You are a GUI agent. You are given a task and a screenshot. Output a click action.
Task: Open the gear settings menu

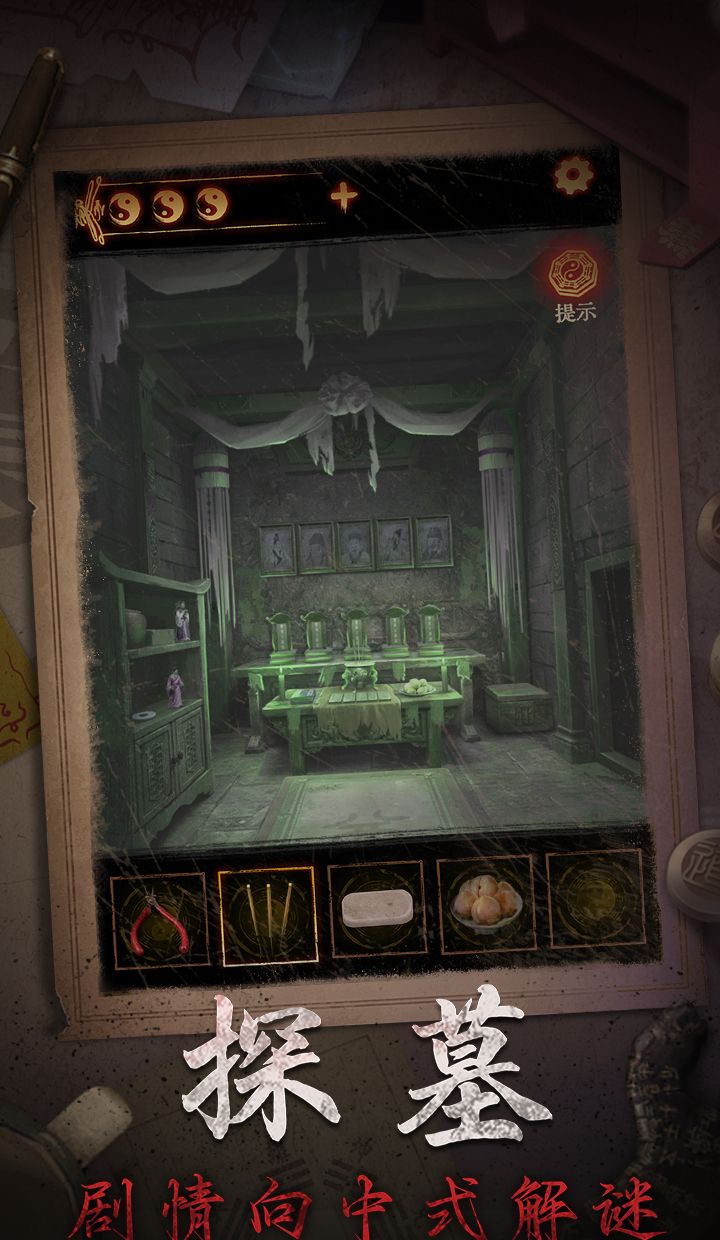coord(574,177)
